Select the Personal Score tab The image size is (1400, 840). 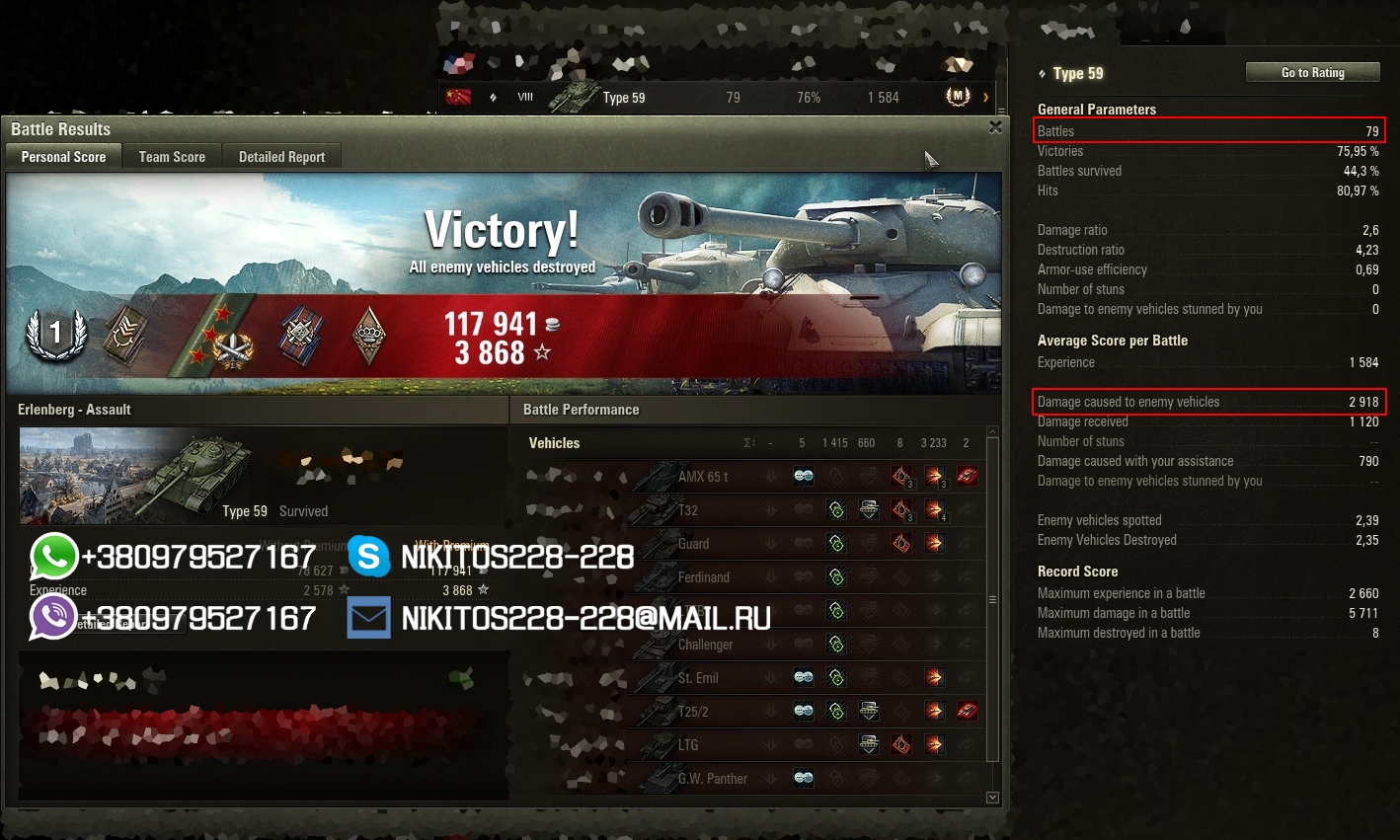(63, 157)
